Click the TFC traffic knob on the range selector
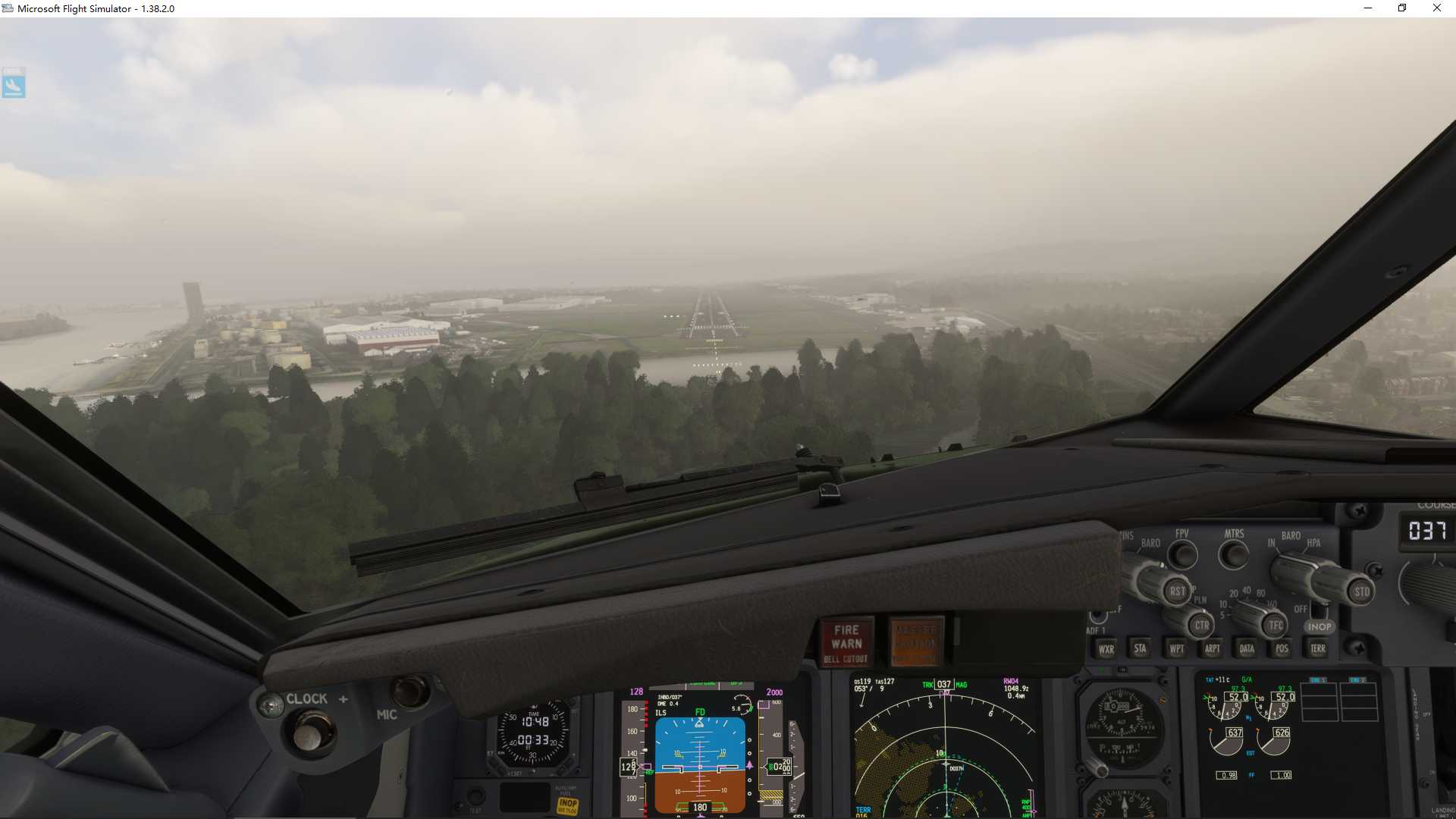 tap(1276, 625)
